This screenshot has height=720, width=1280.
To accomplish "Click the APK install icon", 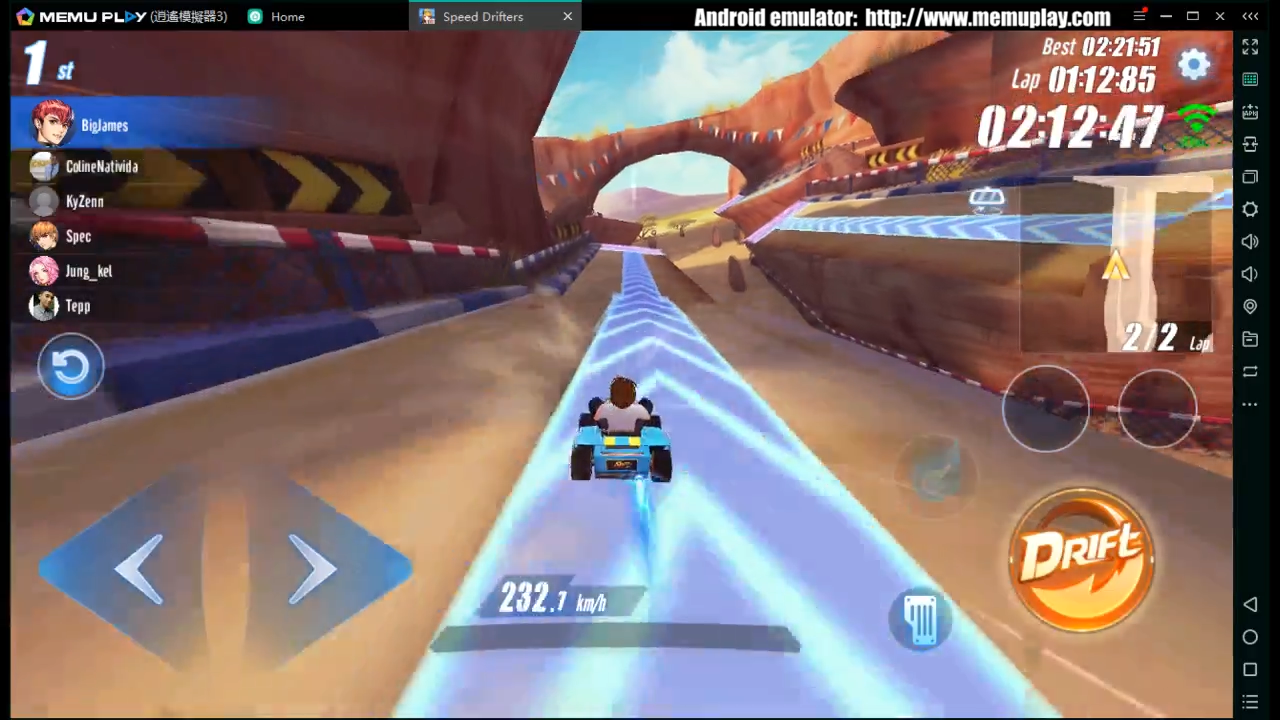I will [1250, 112].
